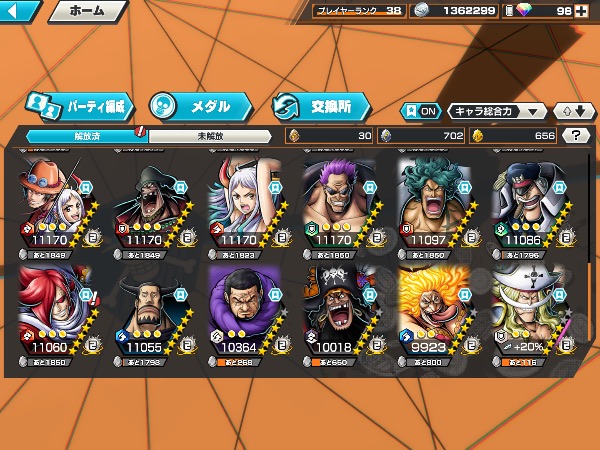The height and width of the screenshot is (450, 600).
Task: Select the purple-haired sunglasses character card
Action: coord(339,205)
